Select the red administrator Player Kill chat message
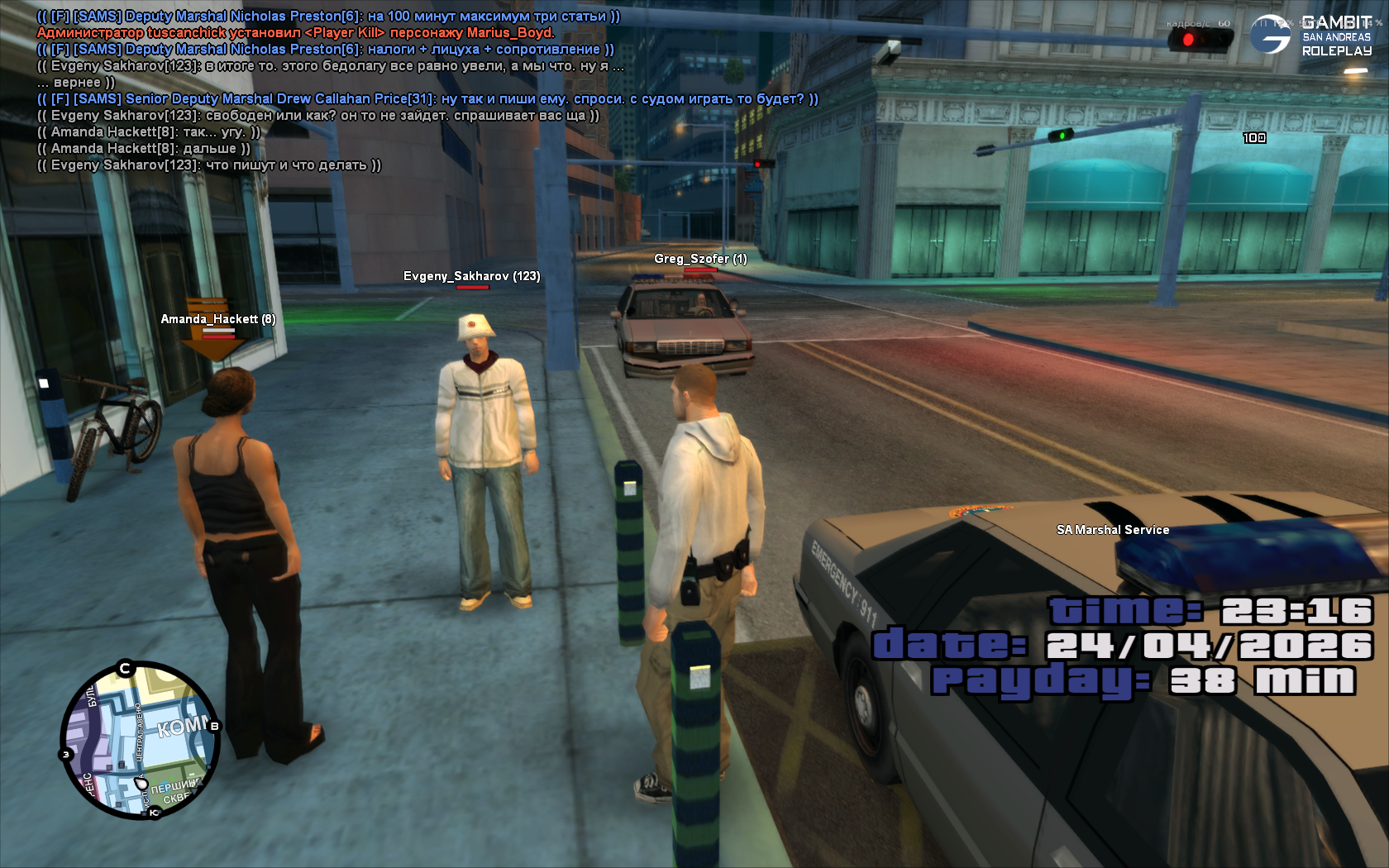Screen dimensions: 1389x868 pos(295,33)
